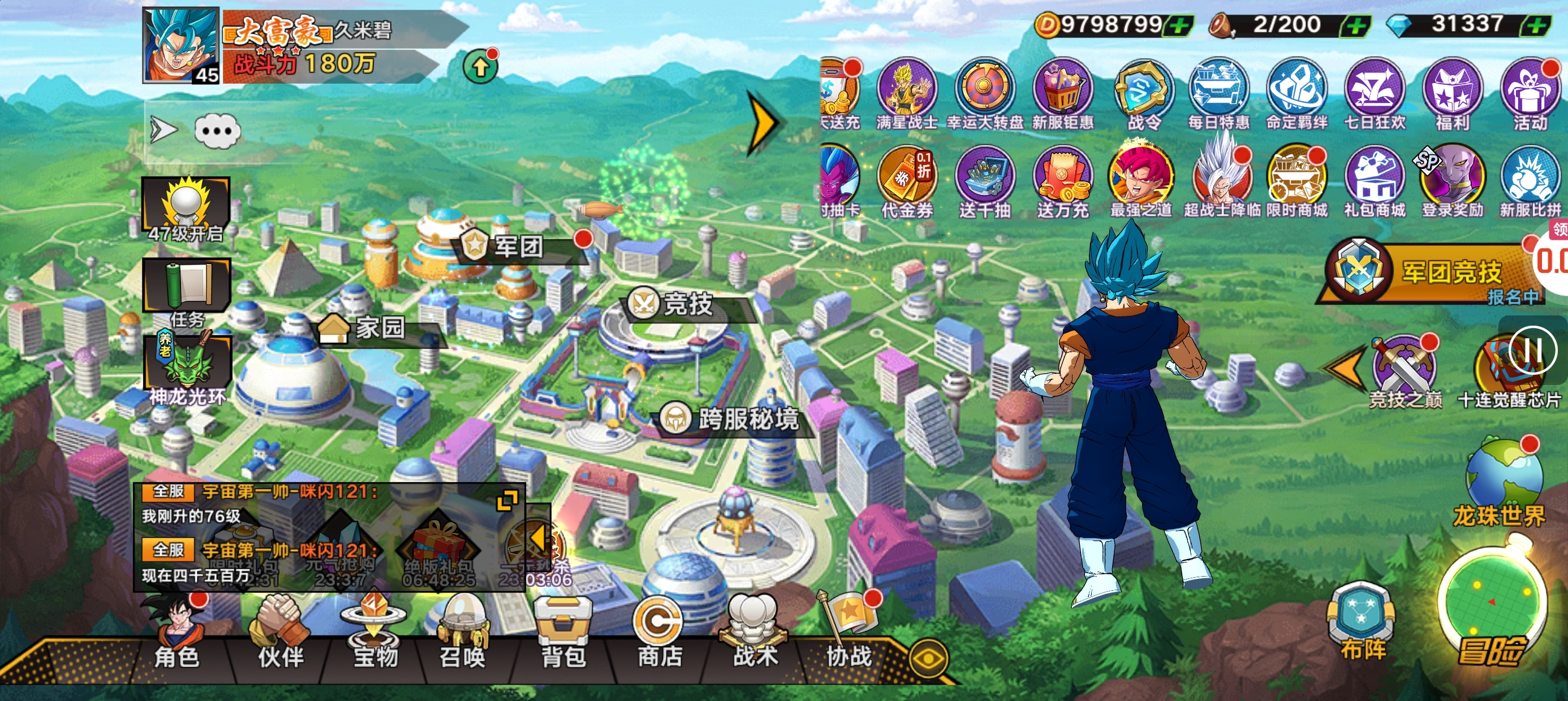
Task: Add diamonds with the plus button
Action: [1537, 25]
